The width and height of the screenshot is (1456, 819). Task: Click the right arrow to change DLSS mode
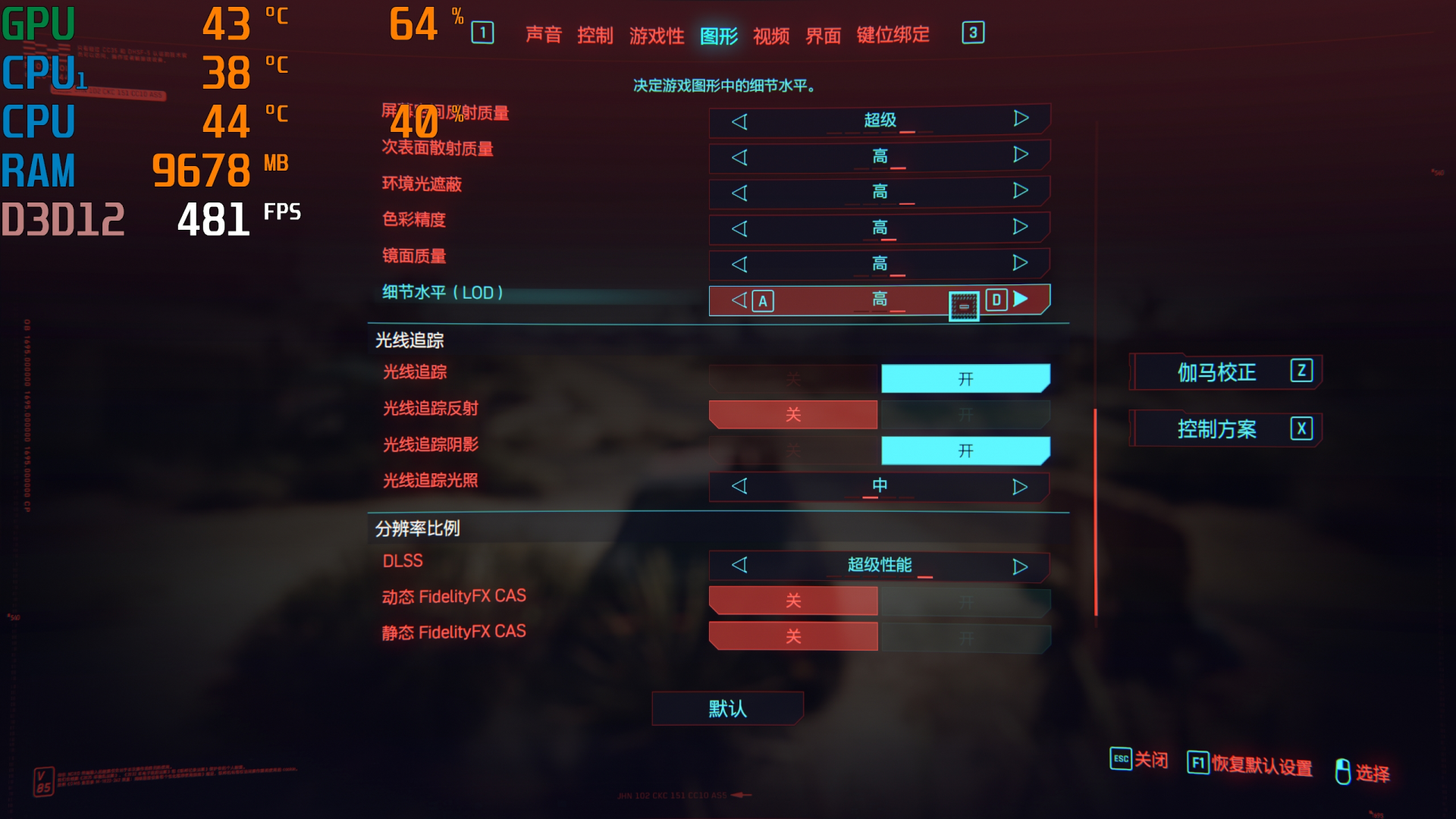click(1019, 565)
